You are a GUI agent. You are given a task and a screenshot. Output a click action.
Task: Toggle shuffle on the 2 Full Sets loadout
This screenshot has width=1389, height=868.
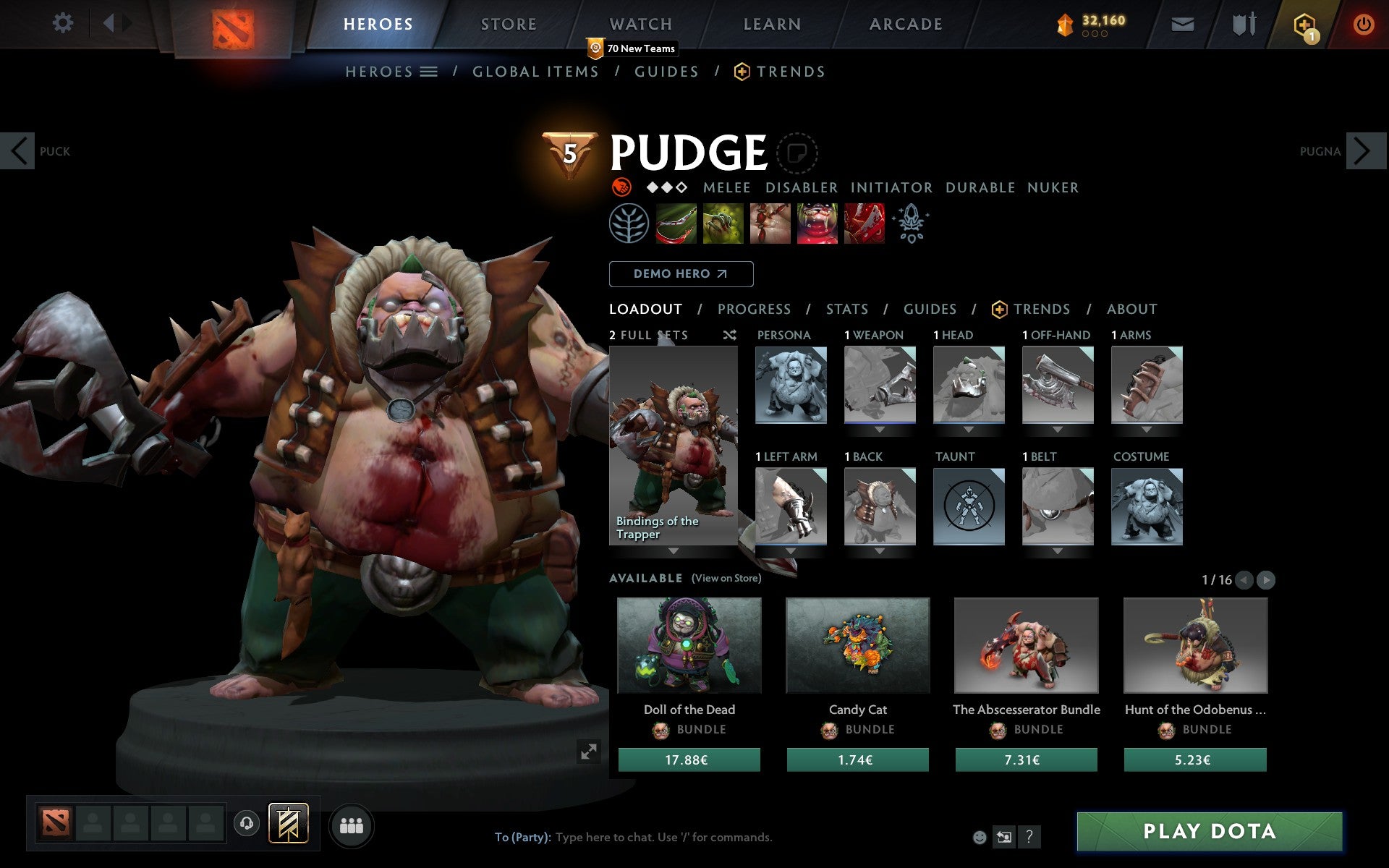coord(730,336)
